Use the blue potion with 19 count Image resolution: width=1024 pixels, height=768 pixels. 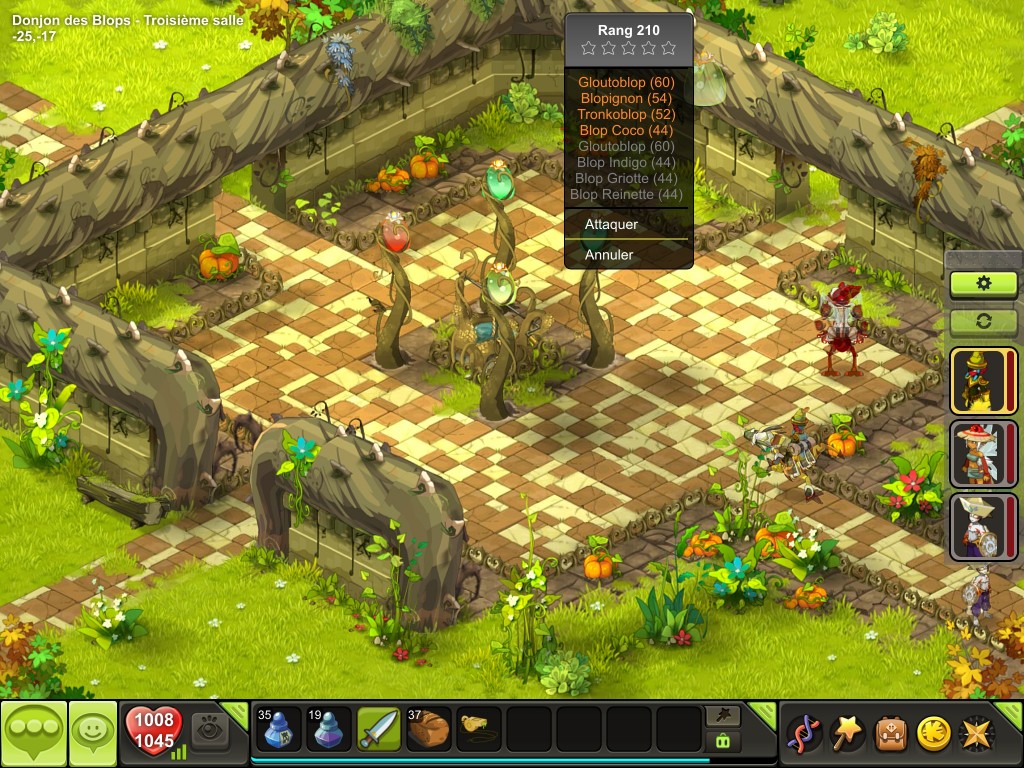coord(329,729)
